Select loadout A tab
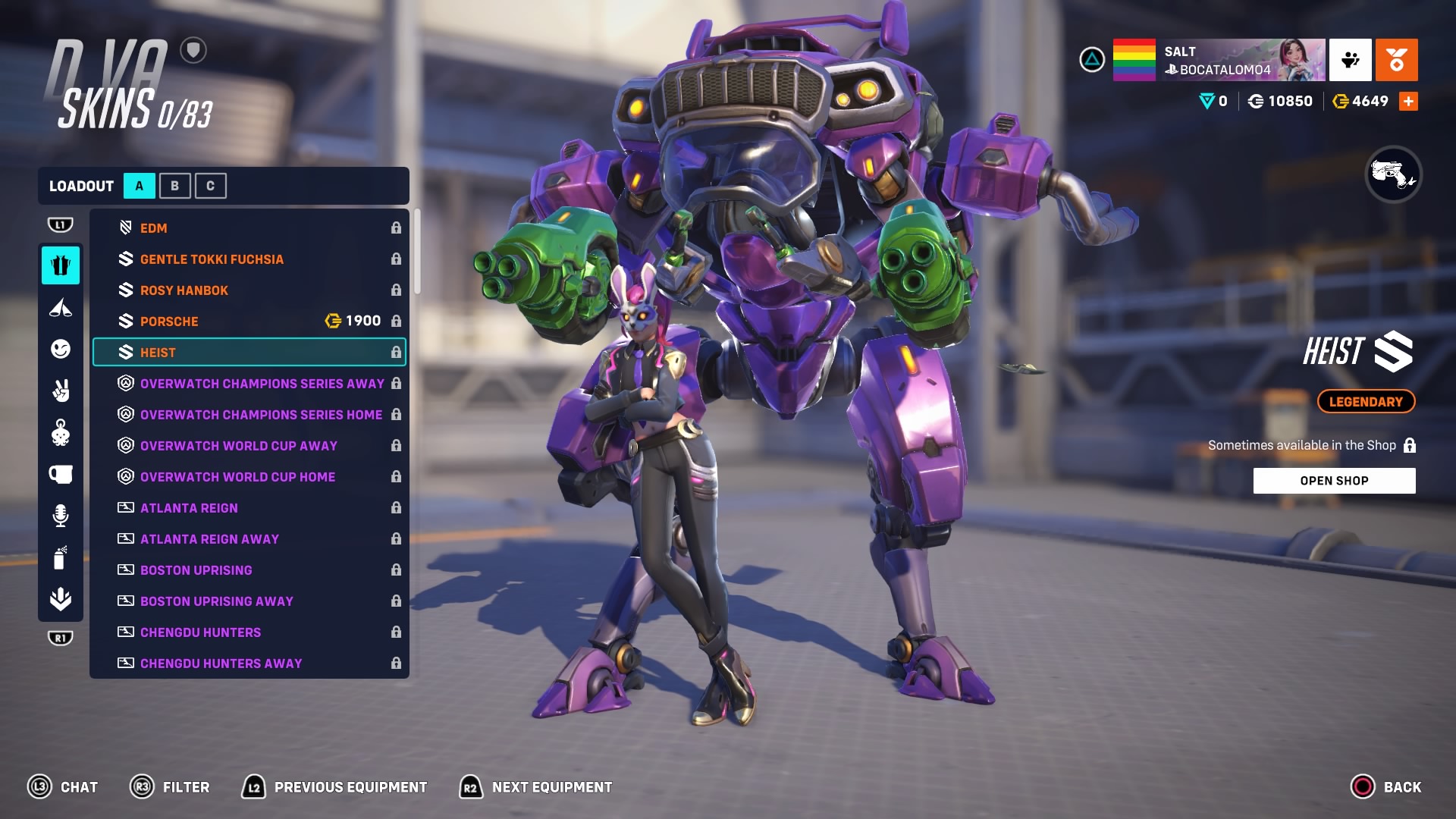Screen dimensions: 1456x819 [140, 186]
